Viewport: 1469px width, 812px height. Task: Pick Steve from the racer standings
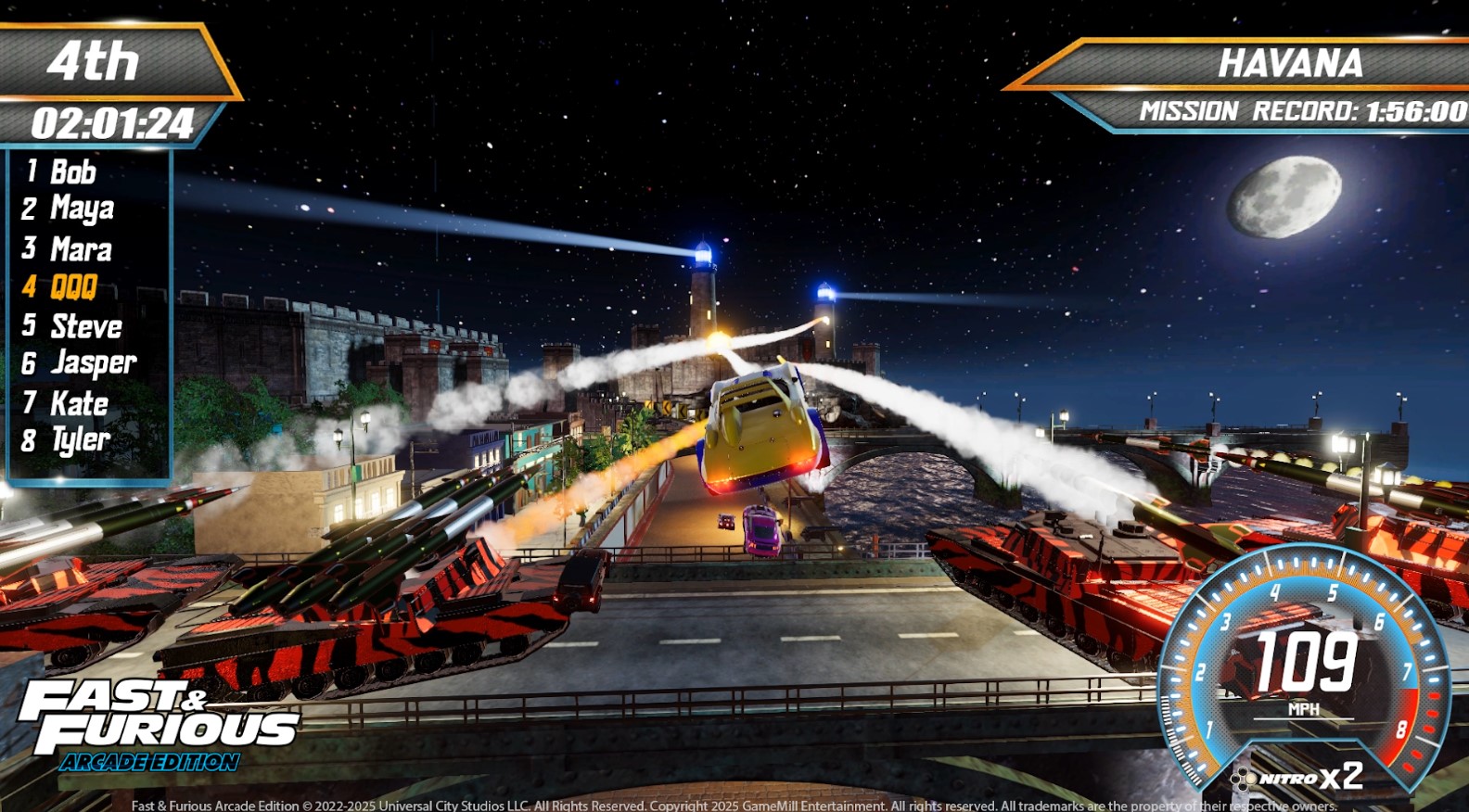pyautogui.click(x=85, y=326)
